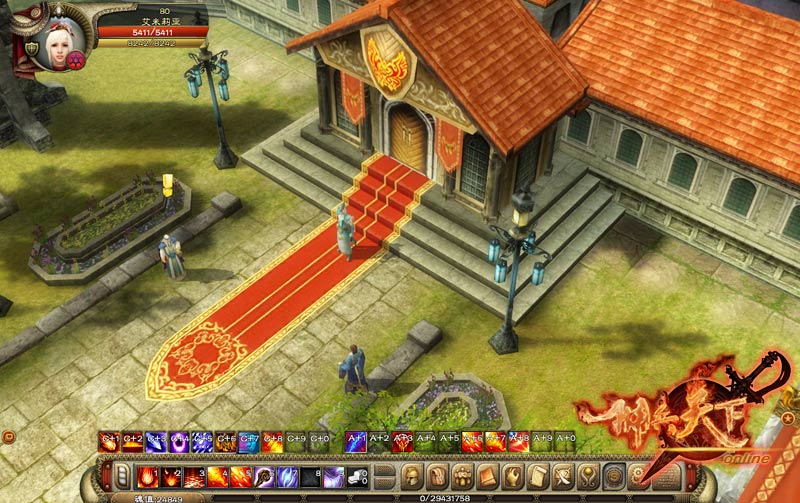Trigger the A+1 shortcut skill
800x503 pixels.
356,439
